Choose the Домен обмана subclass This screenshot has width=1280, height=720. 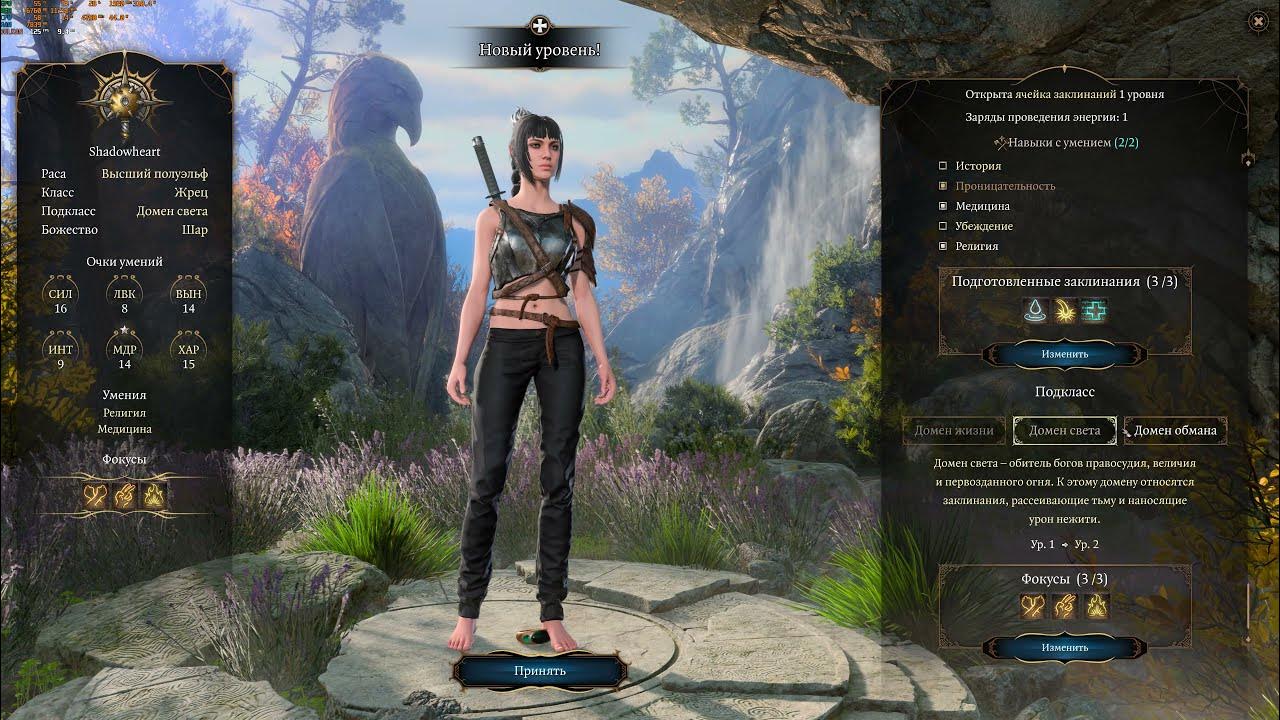[x=1175, y=431]
